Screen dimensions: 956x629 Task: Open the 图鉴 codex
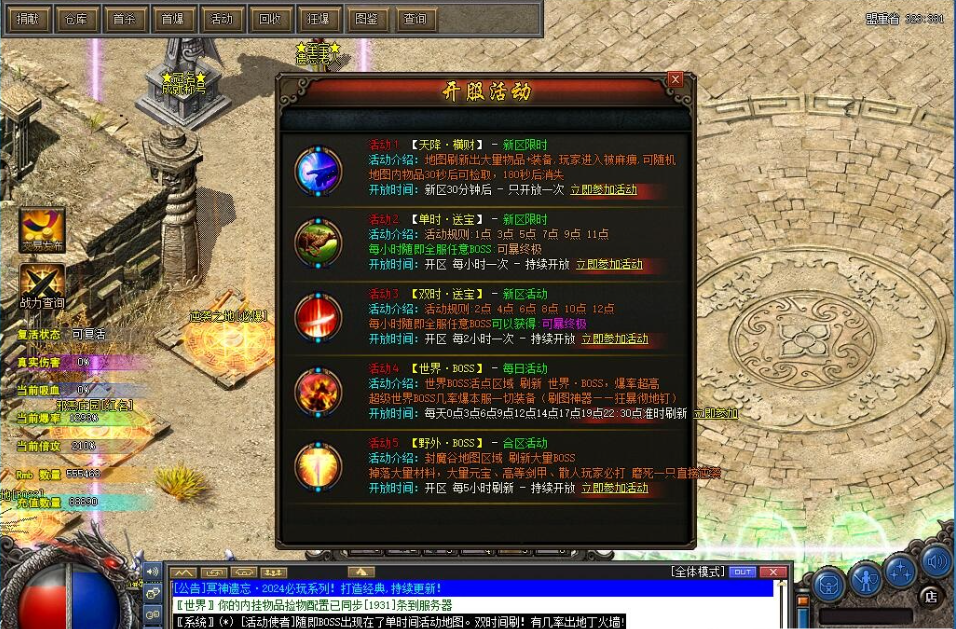point(366,19)
